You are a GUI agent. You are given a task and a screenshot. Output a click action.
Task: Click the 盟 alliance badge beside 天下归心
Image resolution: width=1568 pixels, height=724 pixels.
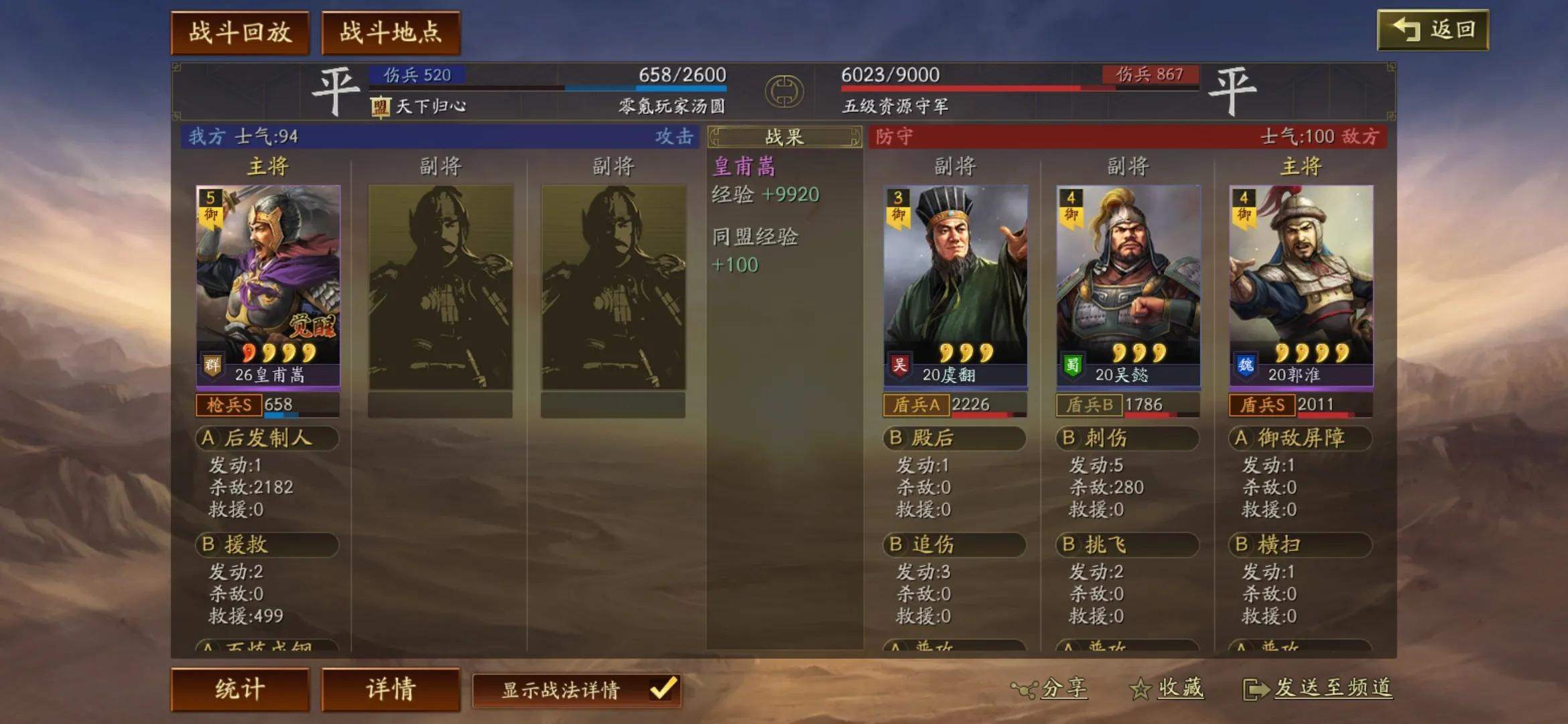[380, 107]
